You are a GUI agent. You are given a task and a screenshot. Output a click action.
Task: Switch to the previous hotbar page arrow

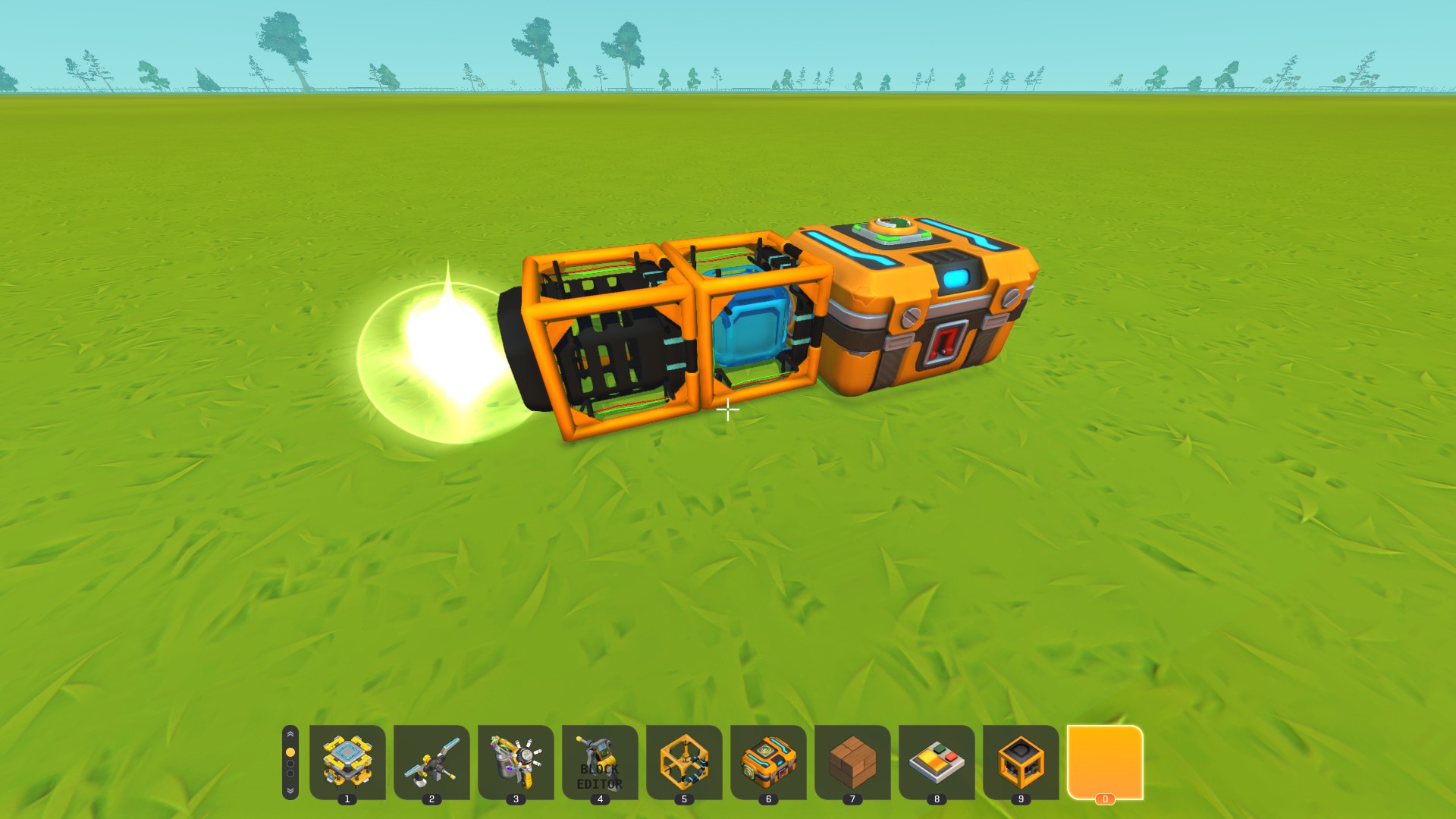(x=290, y=735)
